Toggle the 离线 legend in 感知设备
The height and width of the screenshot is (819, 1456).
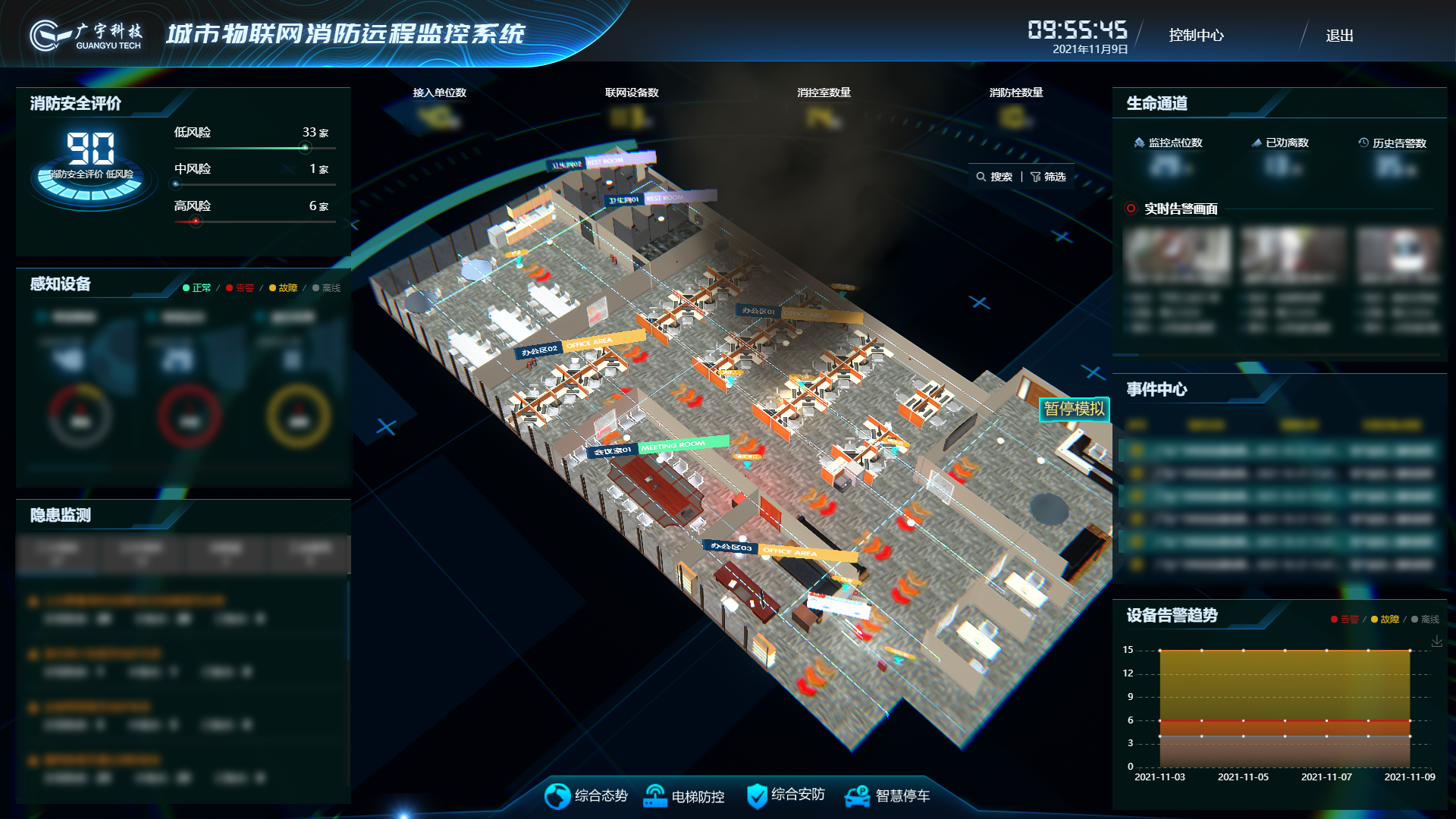[x=327, y=288]
